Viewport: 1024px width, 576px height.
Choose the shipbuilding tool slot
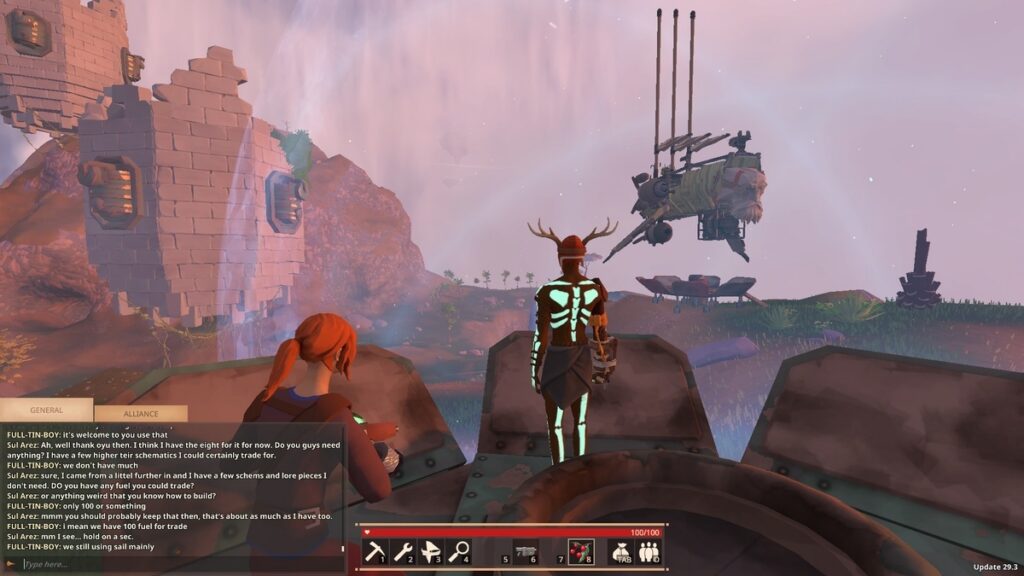(x=431, y=551)
